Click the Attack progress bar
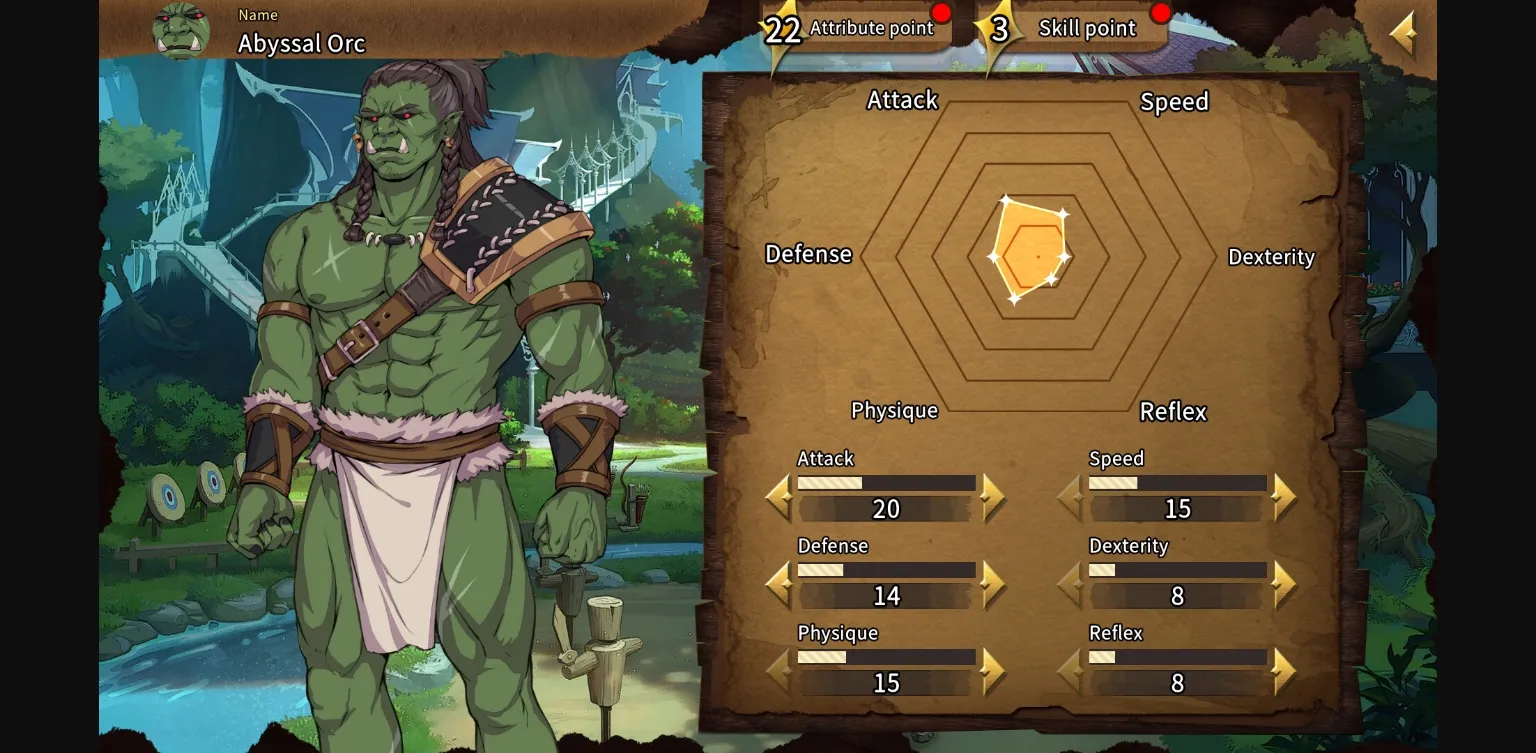The image size is (1536, 753). [886, 483]
